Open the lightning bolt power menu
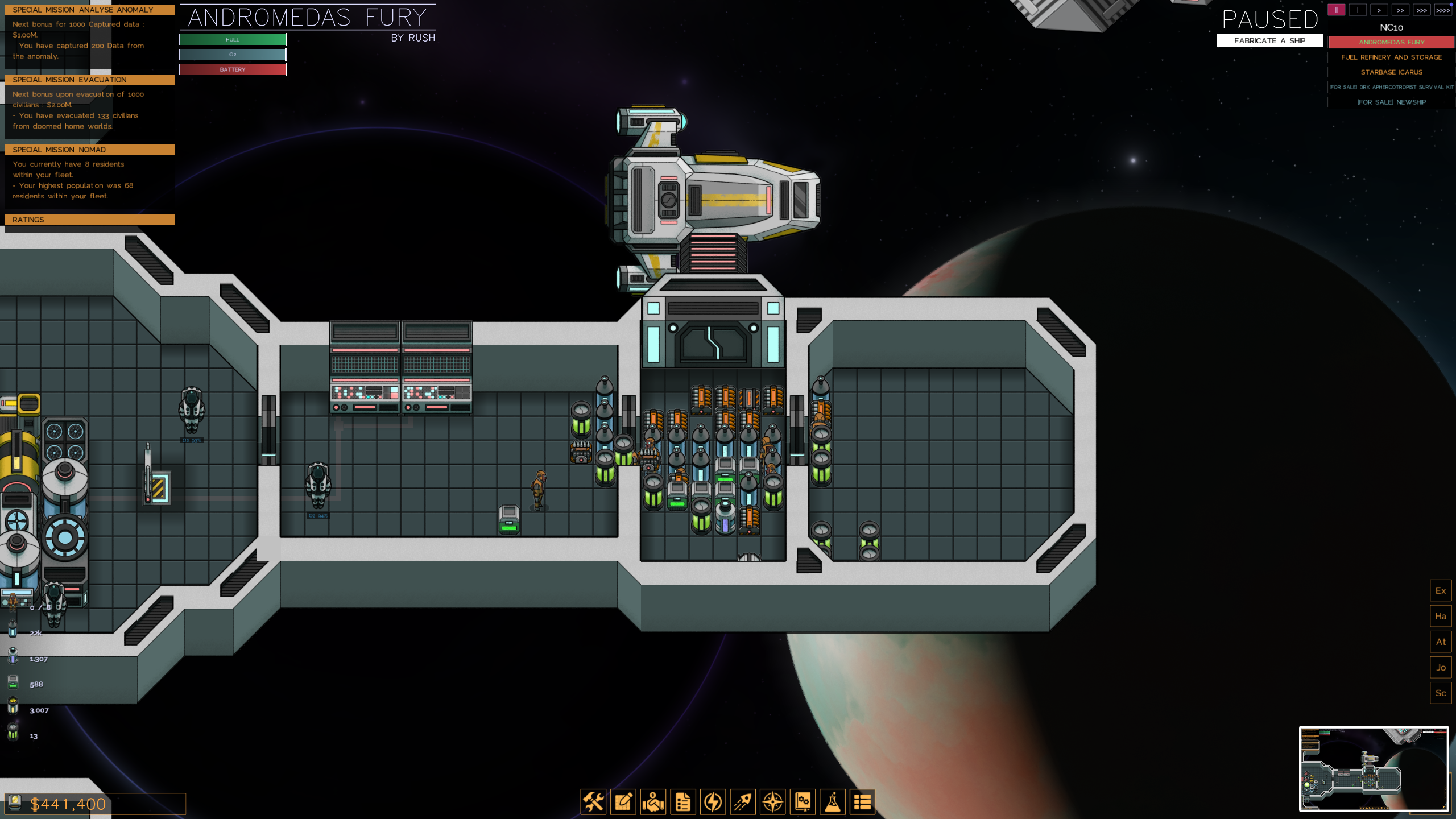This screenshot has width=1456, height=819. [713, 802]
